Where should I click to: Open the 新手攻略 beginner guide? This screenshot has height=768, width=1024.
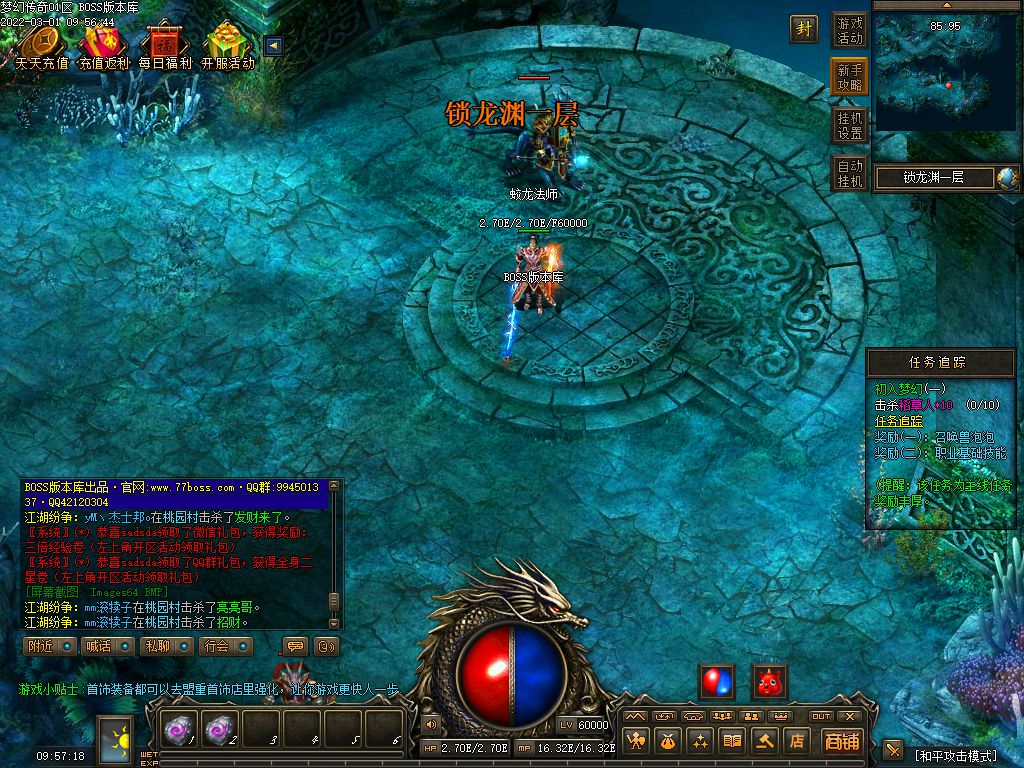pos(850,78)
